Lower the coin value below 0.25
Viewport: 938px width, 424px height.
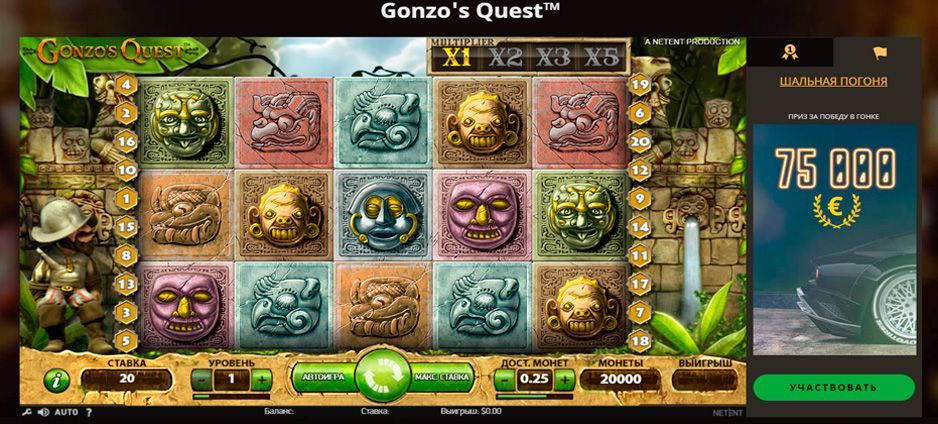[x=504, y=379]
